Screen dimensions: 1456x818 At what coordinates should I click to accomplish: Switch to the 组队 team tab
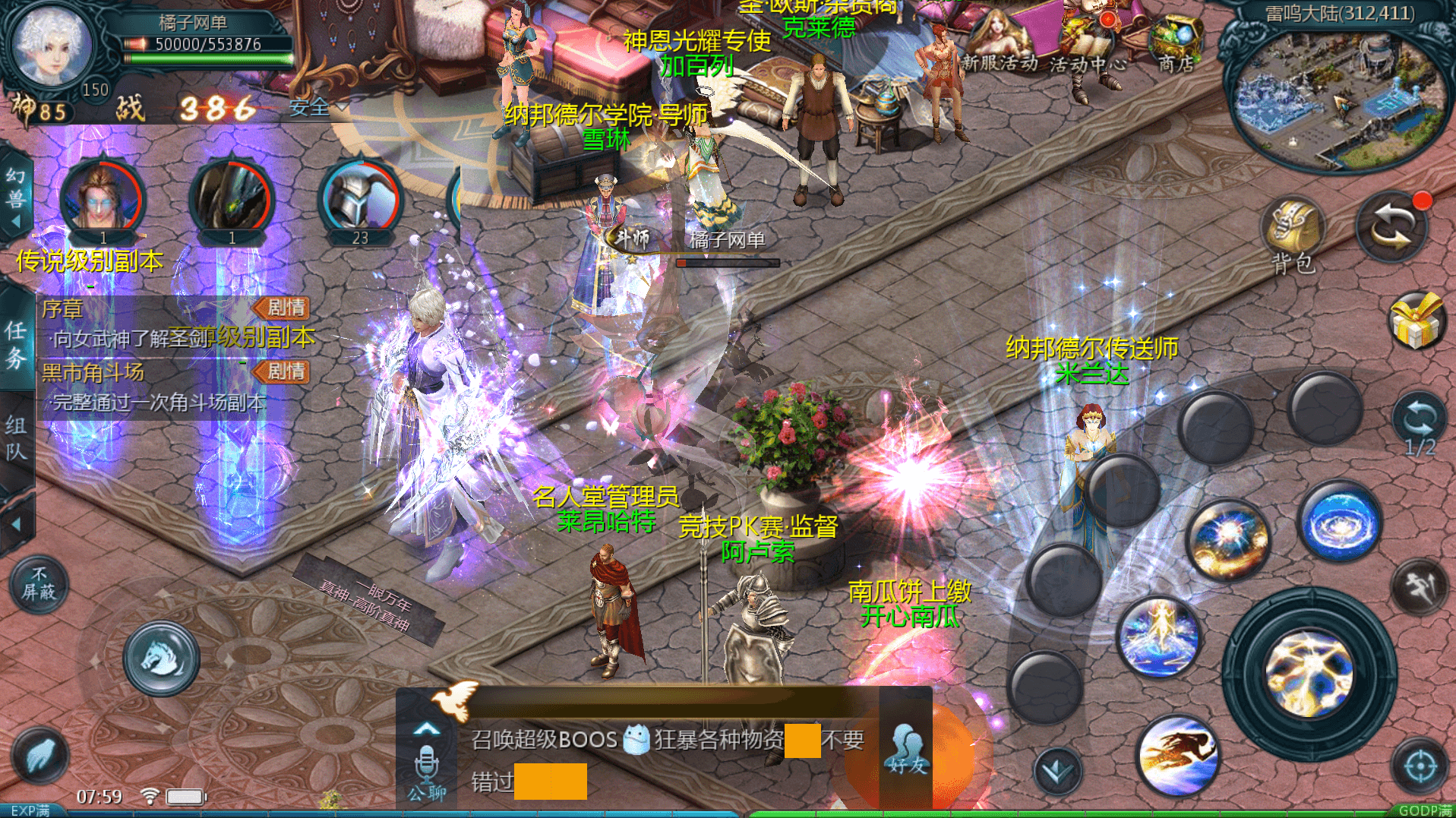tap(16, 438)
